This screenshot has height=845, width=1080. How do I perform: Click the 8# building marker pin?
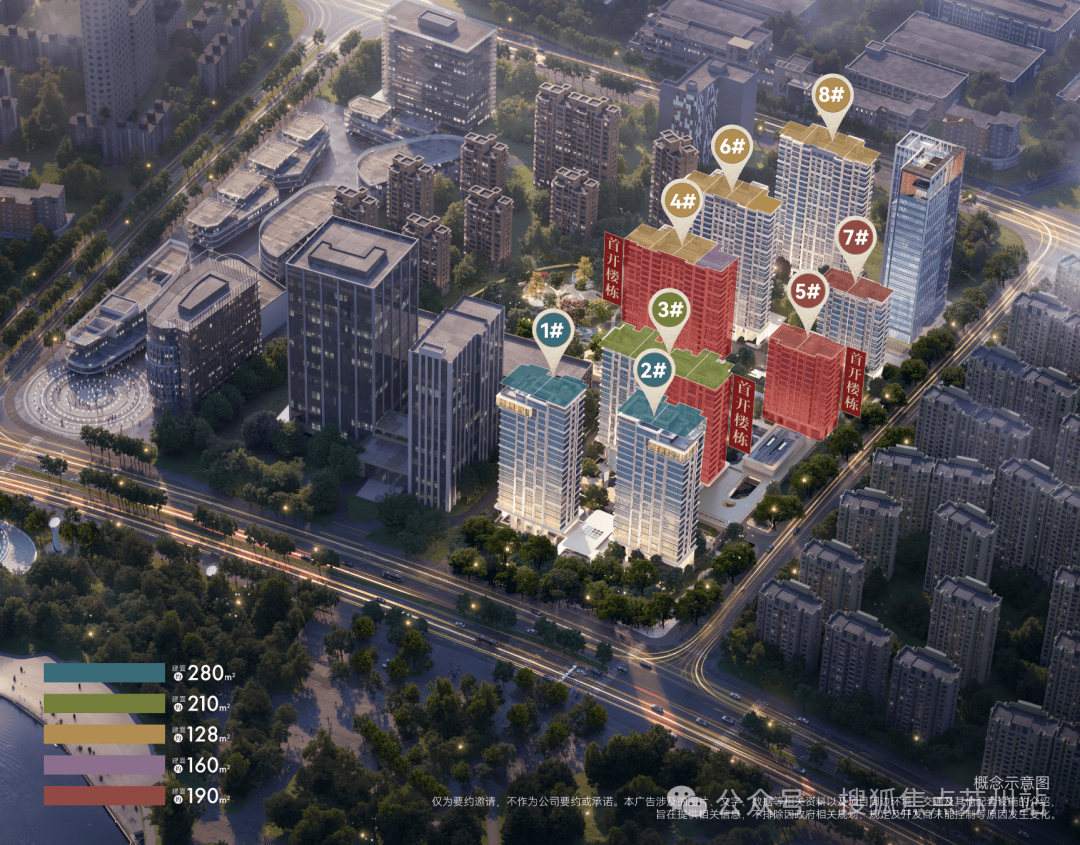pos(831,94)
